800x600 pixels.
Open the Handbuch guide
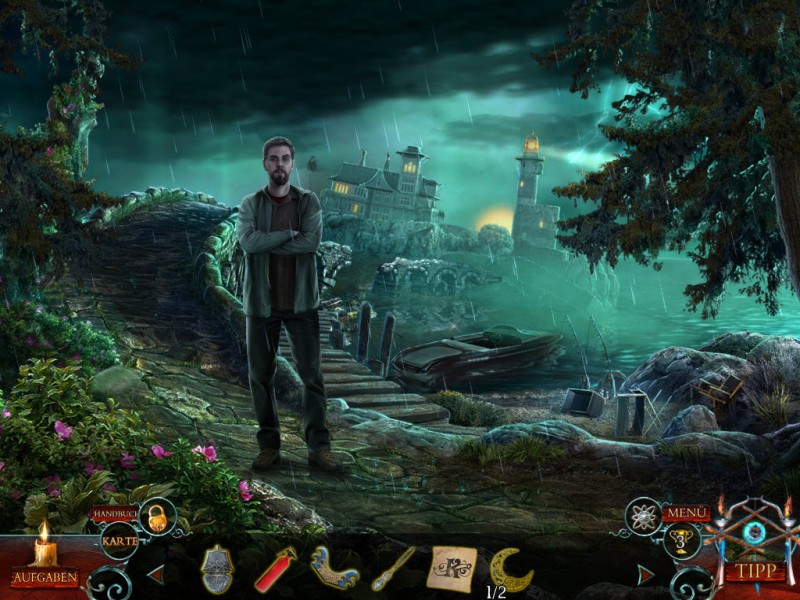click(113, 514)
